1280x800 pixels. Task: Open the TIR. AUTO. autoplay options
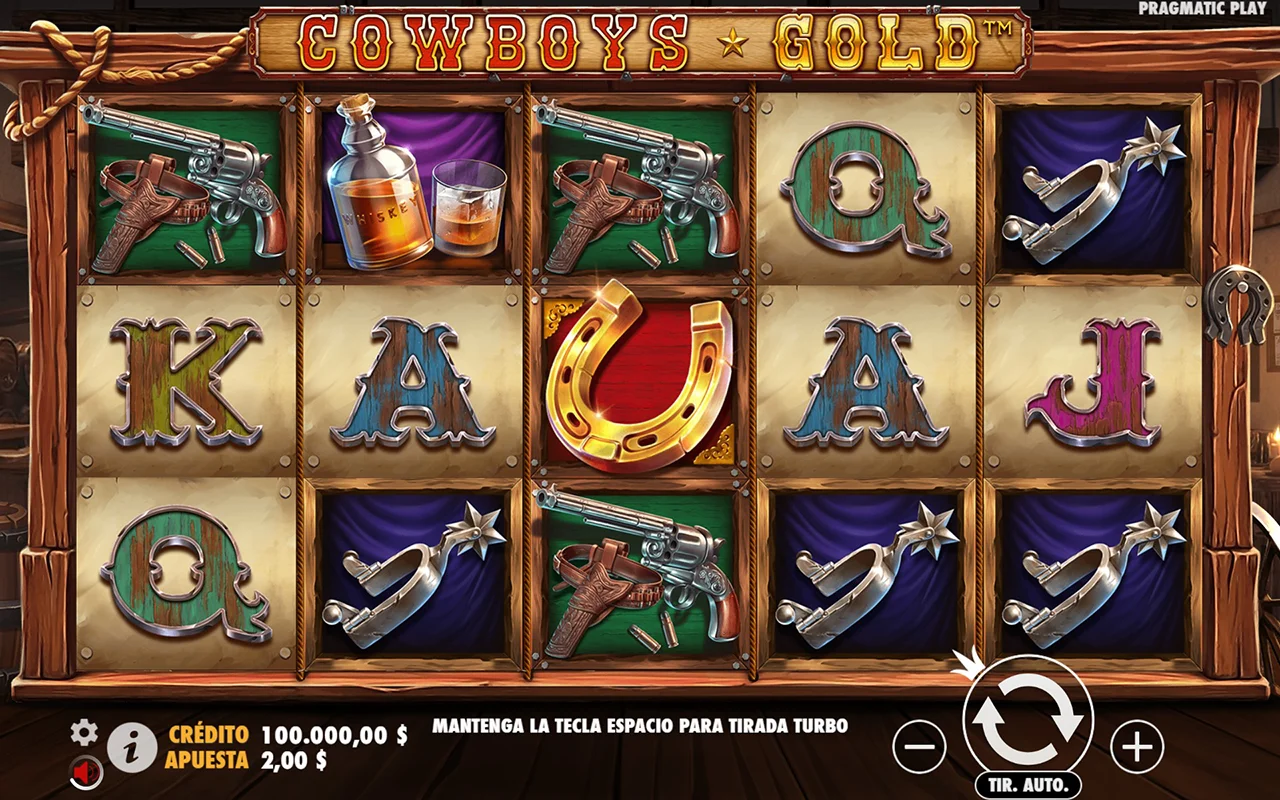point(1028,784)
